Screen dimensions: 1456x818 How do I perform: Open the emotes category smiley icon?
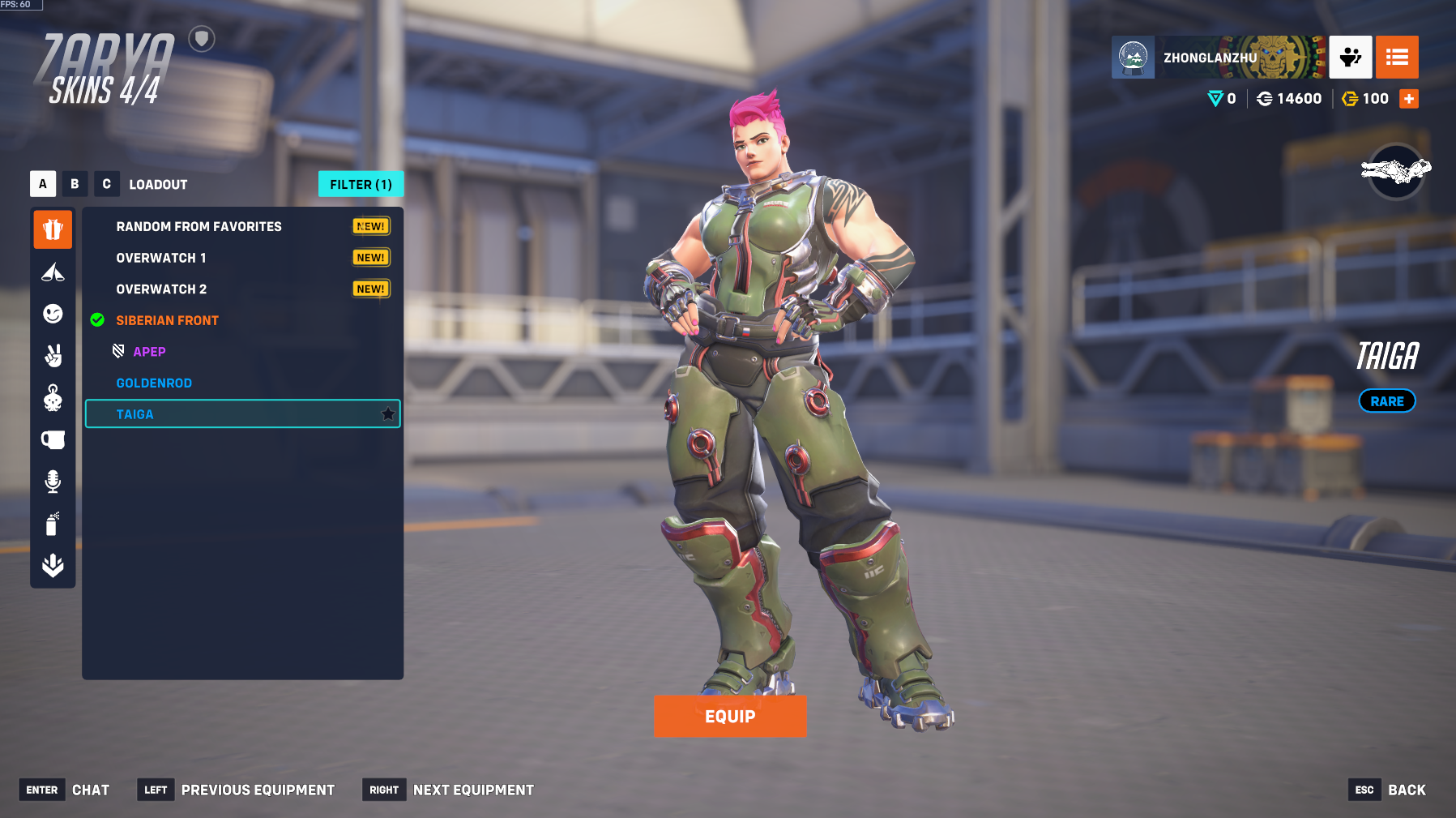53,314
